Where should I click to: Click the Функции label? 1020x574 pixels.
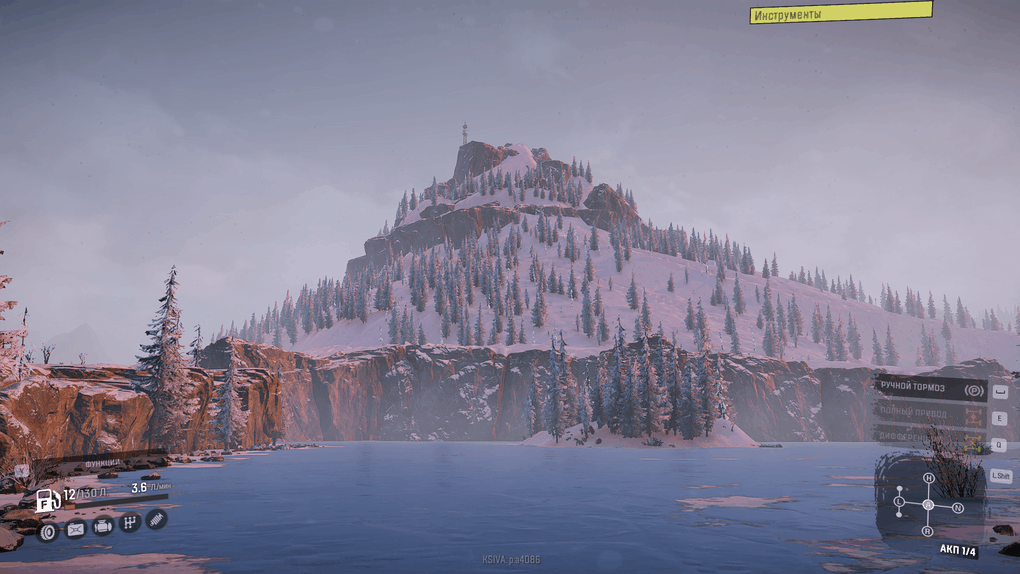[103, 463]
